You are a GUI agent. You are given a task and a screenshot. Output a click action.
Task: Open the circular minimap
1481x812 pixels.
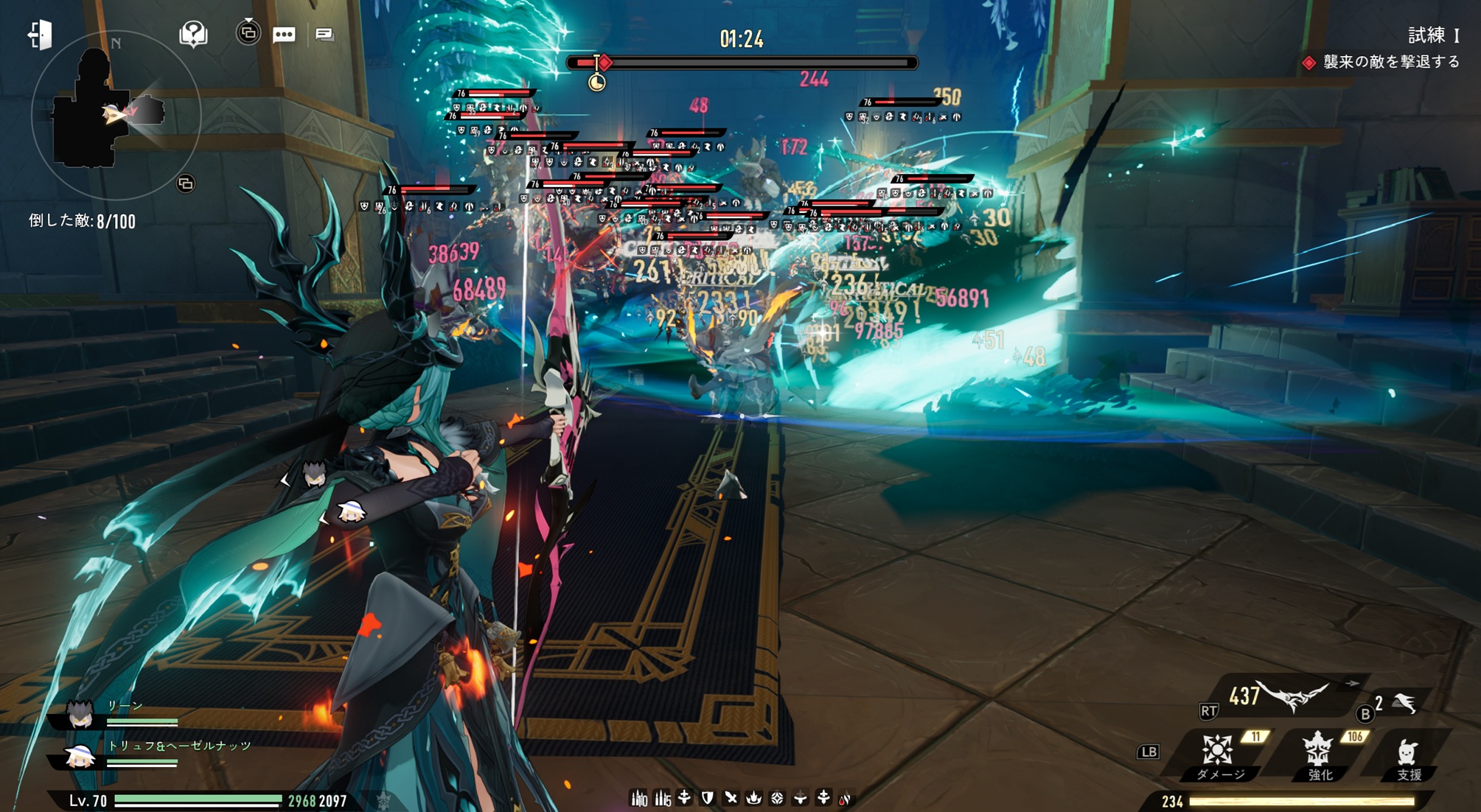click(116, 114)
